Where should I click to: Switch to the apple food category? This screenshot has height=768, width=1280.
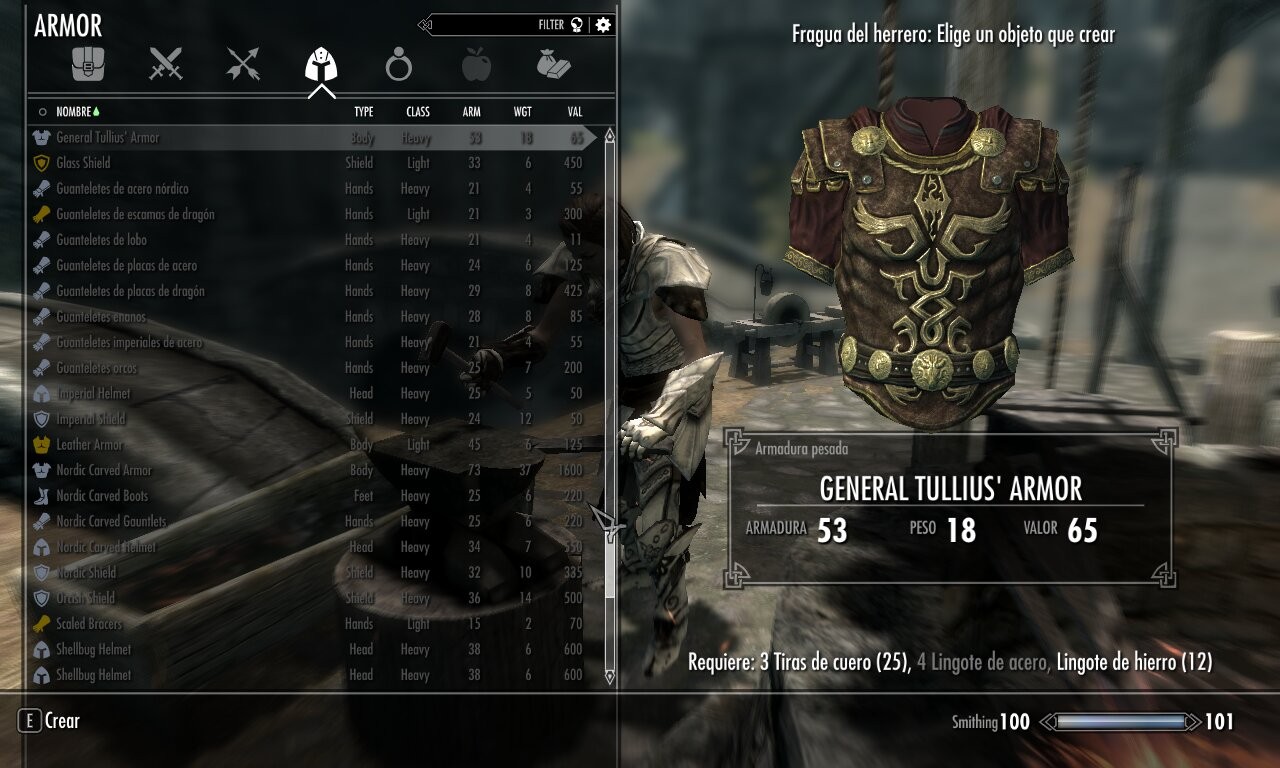pyautogui.click(x=476, y=66)
